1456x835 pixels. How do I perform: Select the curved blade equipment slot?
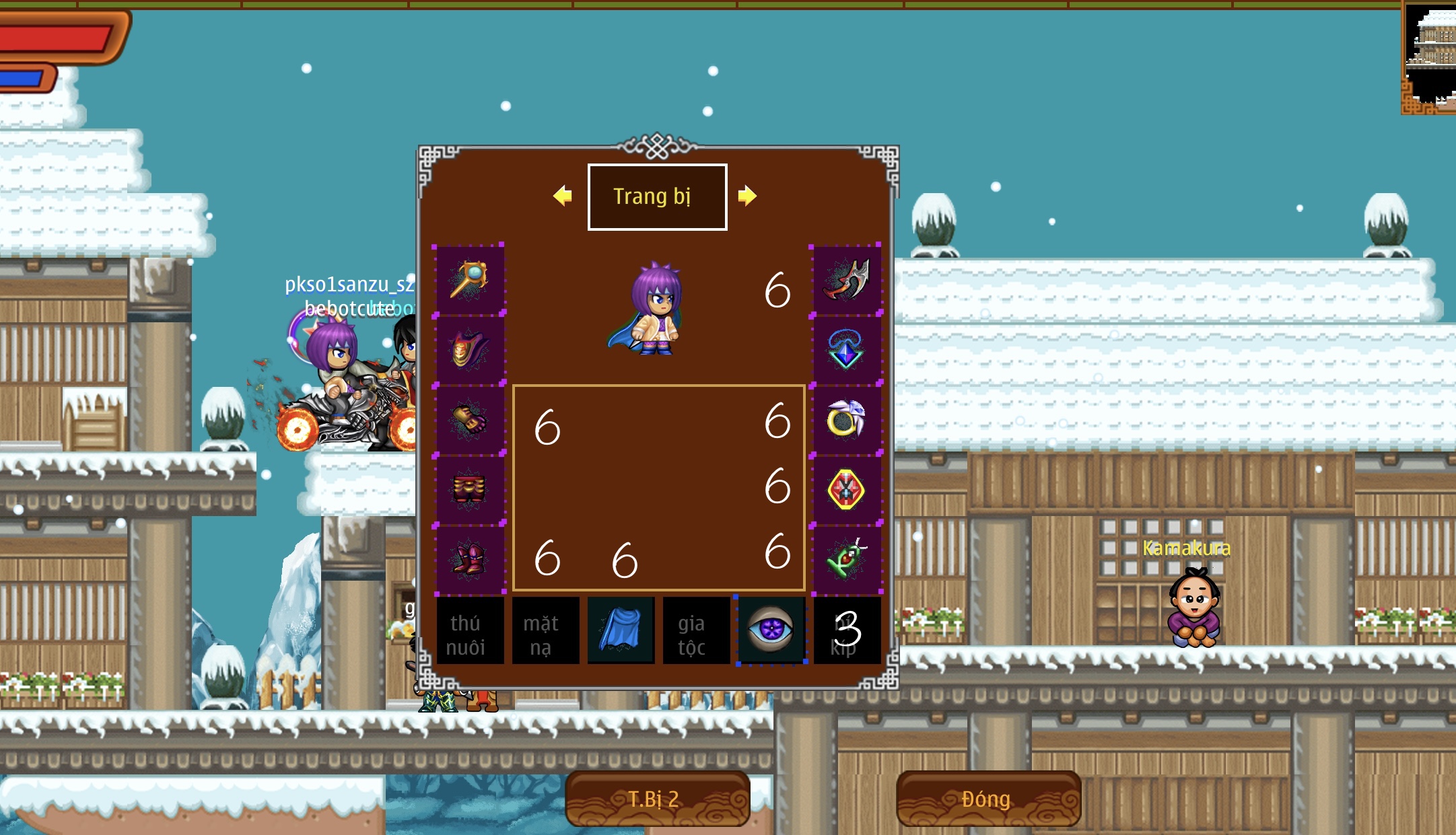pyautogui.click(x=846, y=280)
